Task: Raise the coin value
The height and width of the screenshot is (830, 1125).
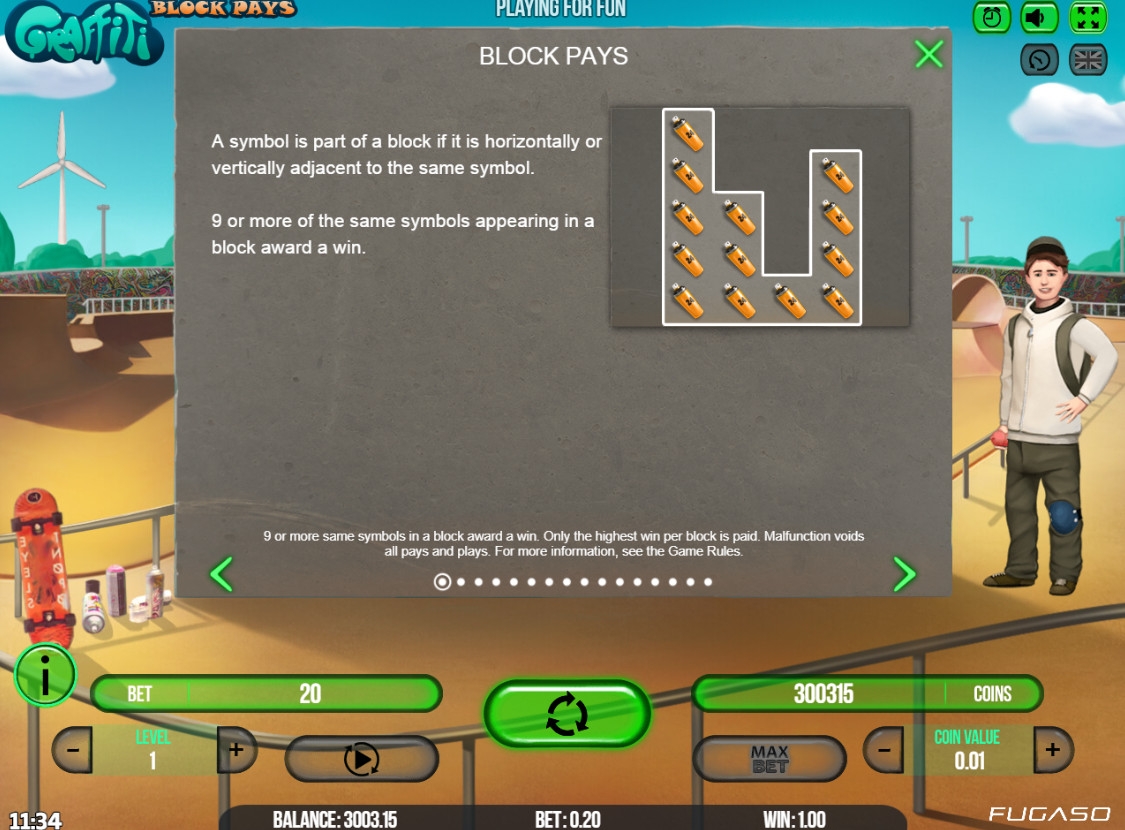Action: [x=1053, y=750]
